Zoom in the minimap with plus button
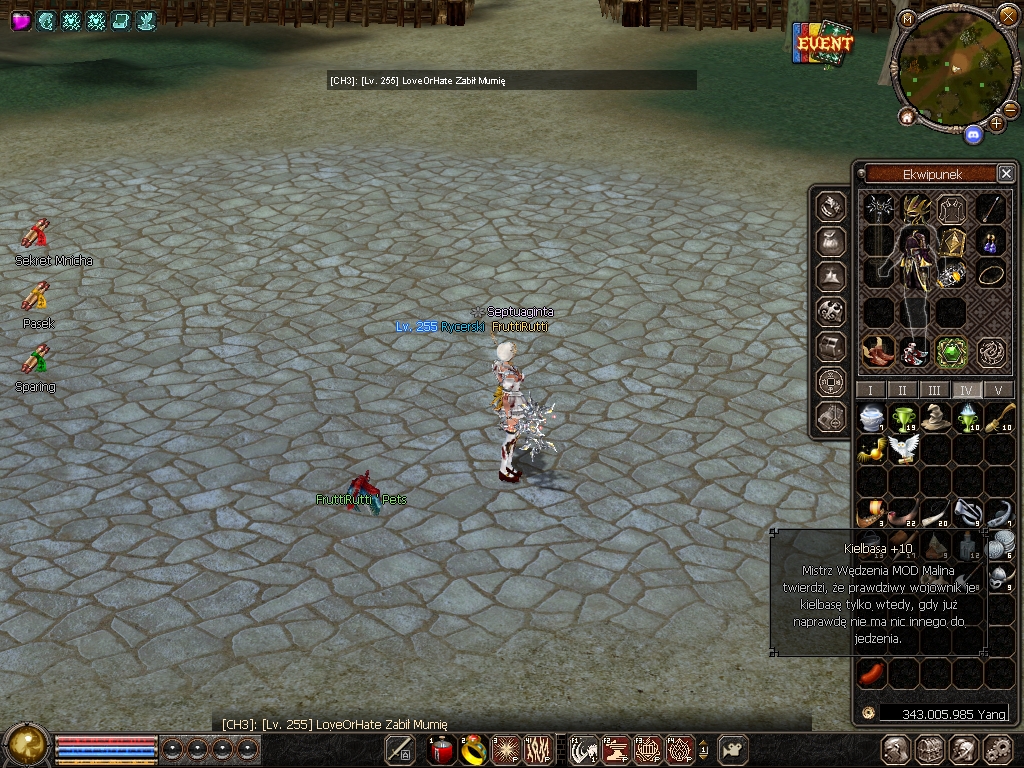Screen dimensions: 1024x768 [997, 124]
